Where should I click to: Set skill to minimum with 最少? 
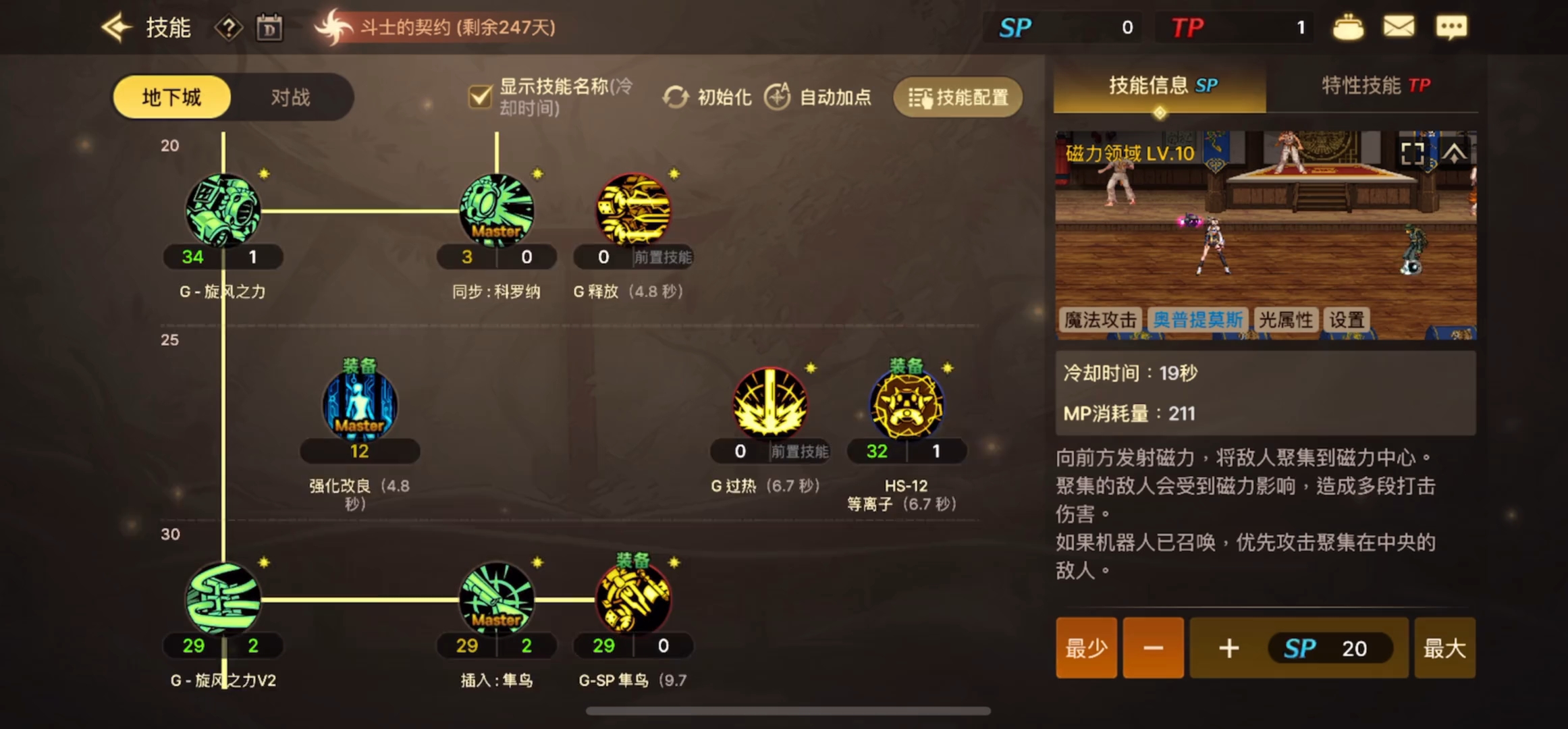1086,648
